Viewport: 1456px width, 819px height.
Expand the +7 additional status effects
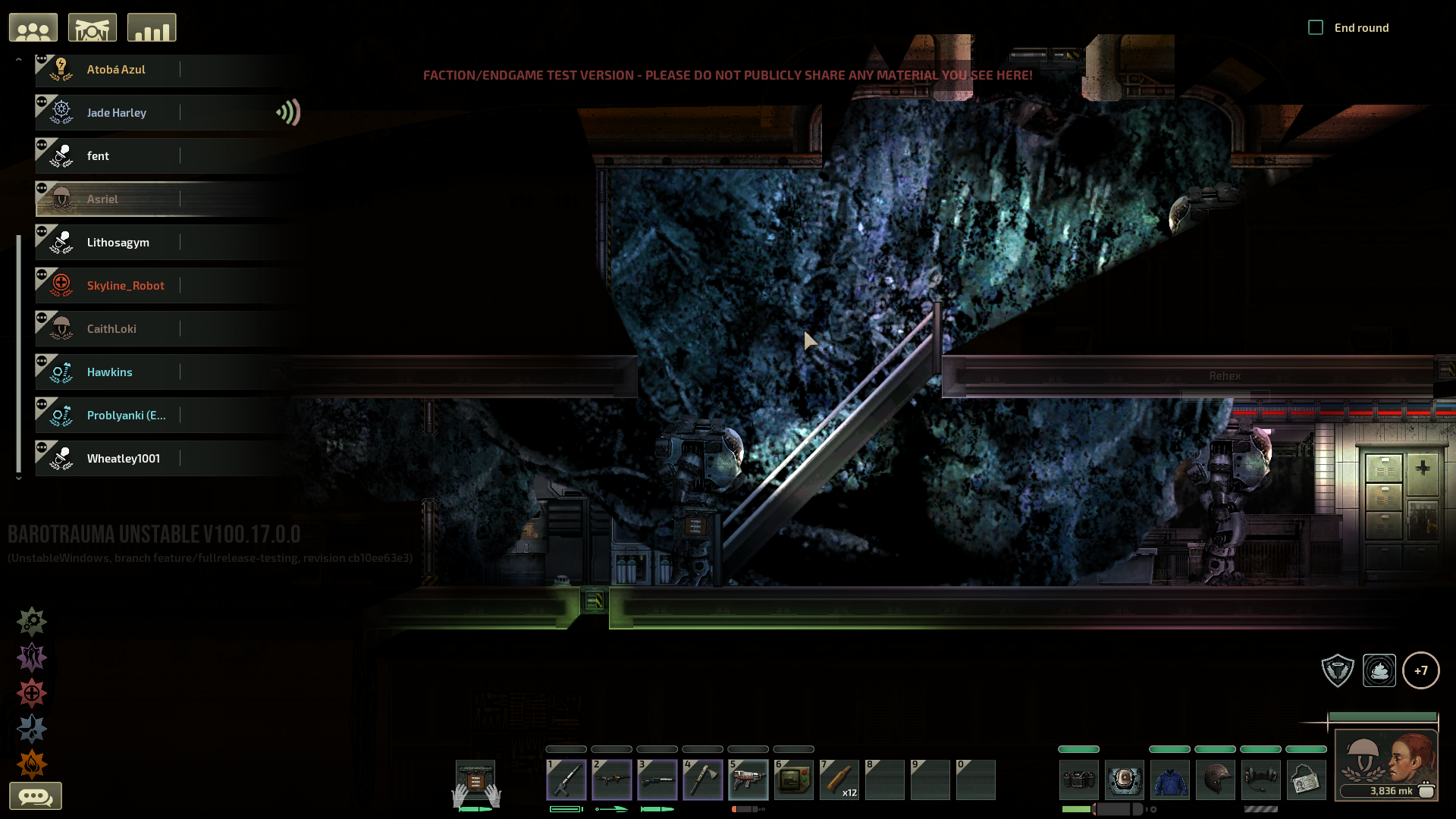point(1420,670)
